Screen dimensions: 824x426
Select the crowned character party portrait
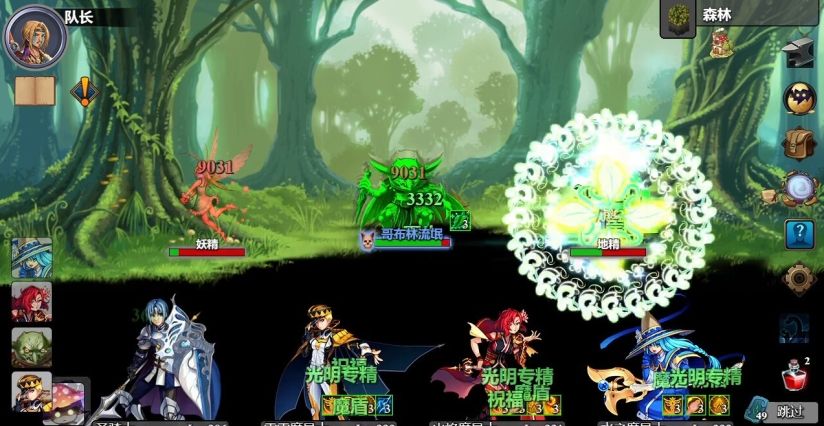[x=31, y=391]
